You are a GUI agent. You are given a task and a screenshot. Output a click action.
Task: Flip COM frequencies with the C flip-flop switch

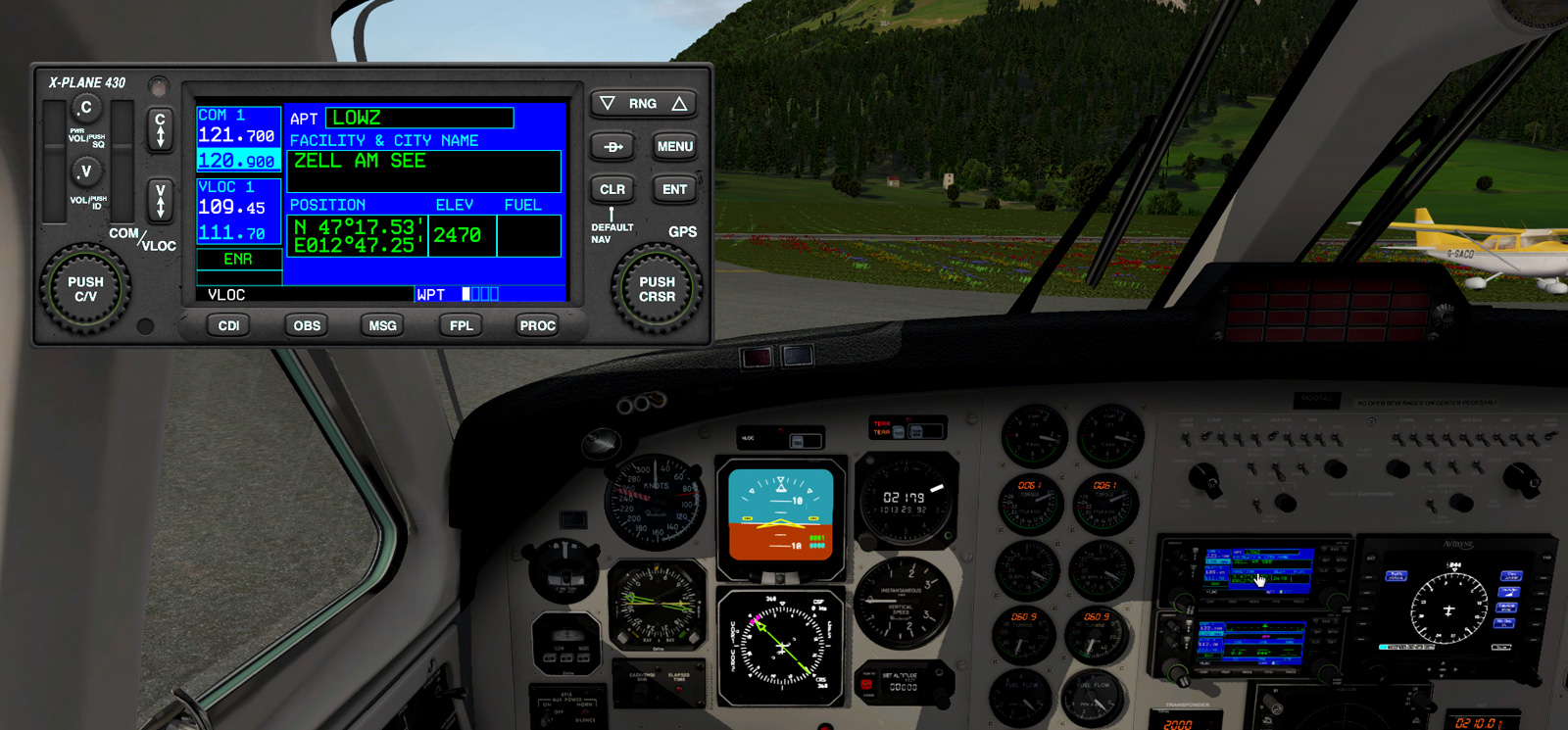[x=160, y=128]
